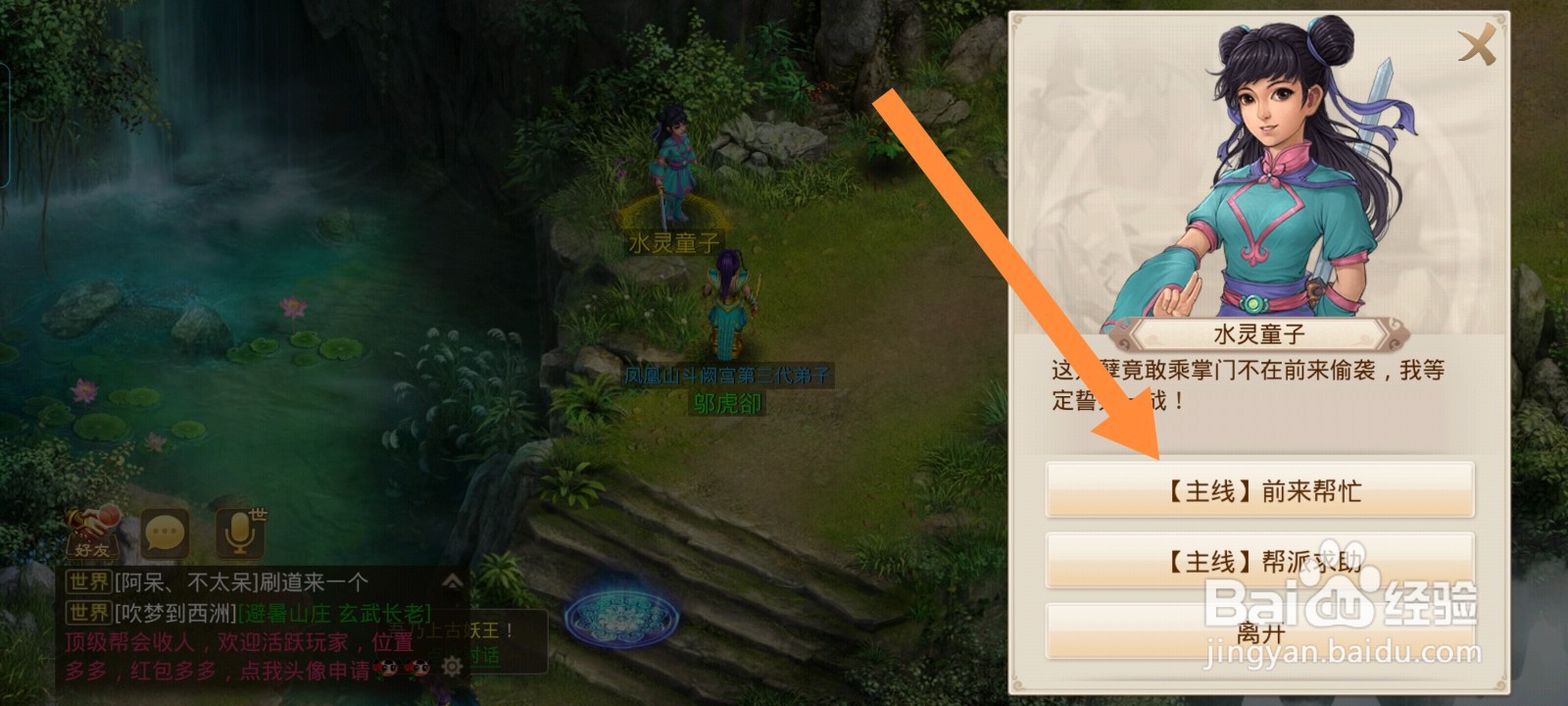Click the first devil-face avatar emoji in recruitment message
Screen dimensions: 1568x706
click(x=386, y=668)
